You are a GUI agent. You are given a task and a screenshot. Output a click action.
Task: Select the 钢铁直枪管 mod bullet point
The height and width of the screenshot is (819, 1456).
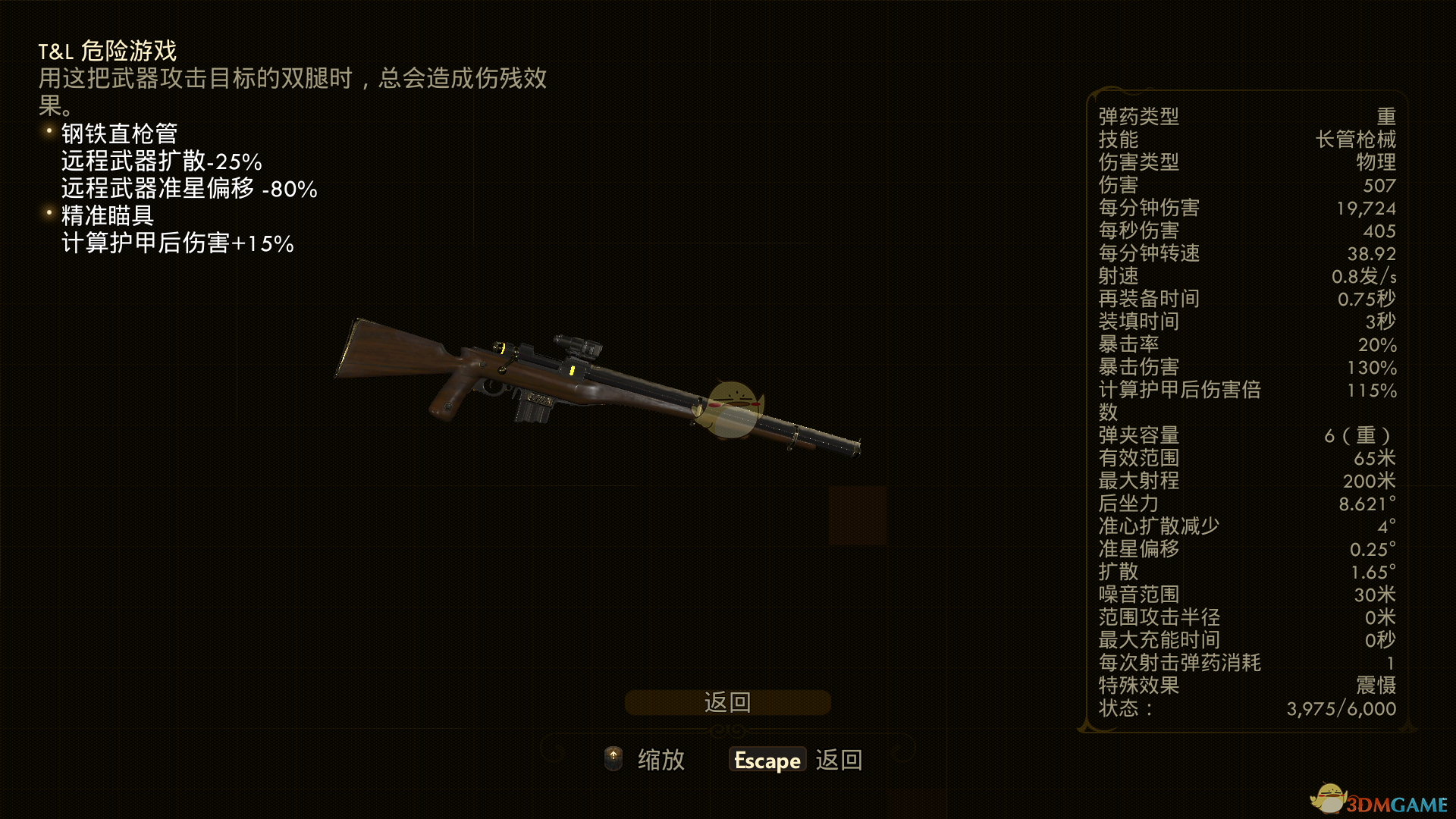(118, 134)
